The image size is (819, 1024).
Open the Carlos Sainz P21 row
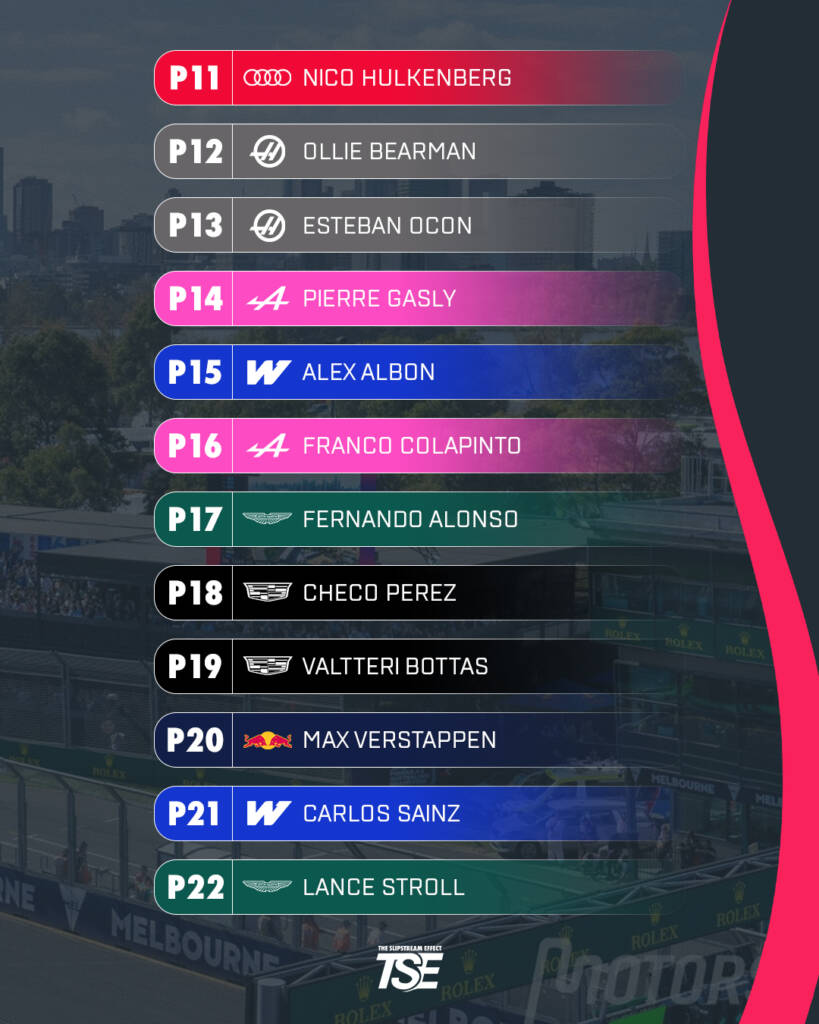[420, 813]
